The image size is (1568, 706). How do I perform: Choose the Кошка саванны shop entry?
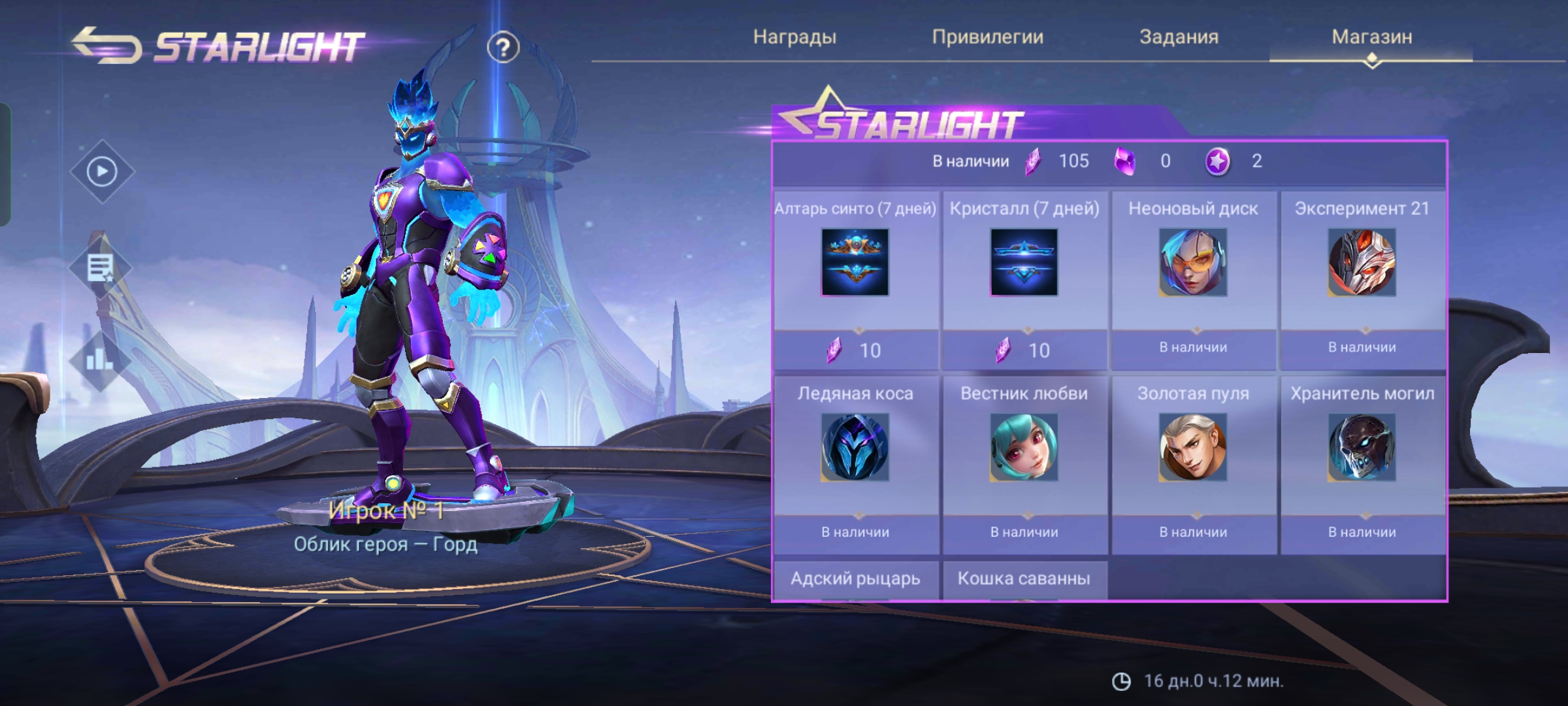point(1024,579)
